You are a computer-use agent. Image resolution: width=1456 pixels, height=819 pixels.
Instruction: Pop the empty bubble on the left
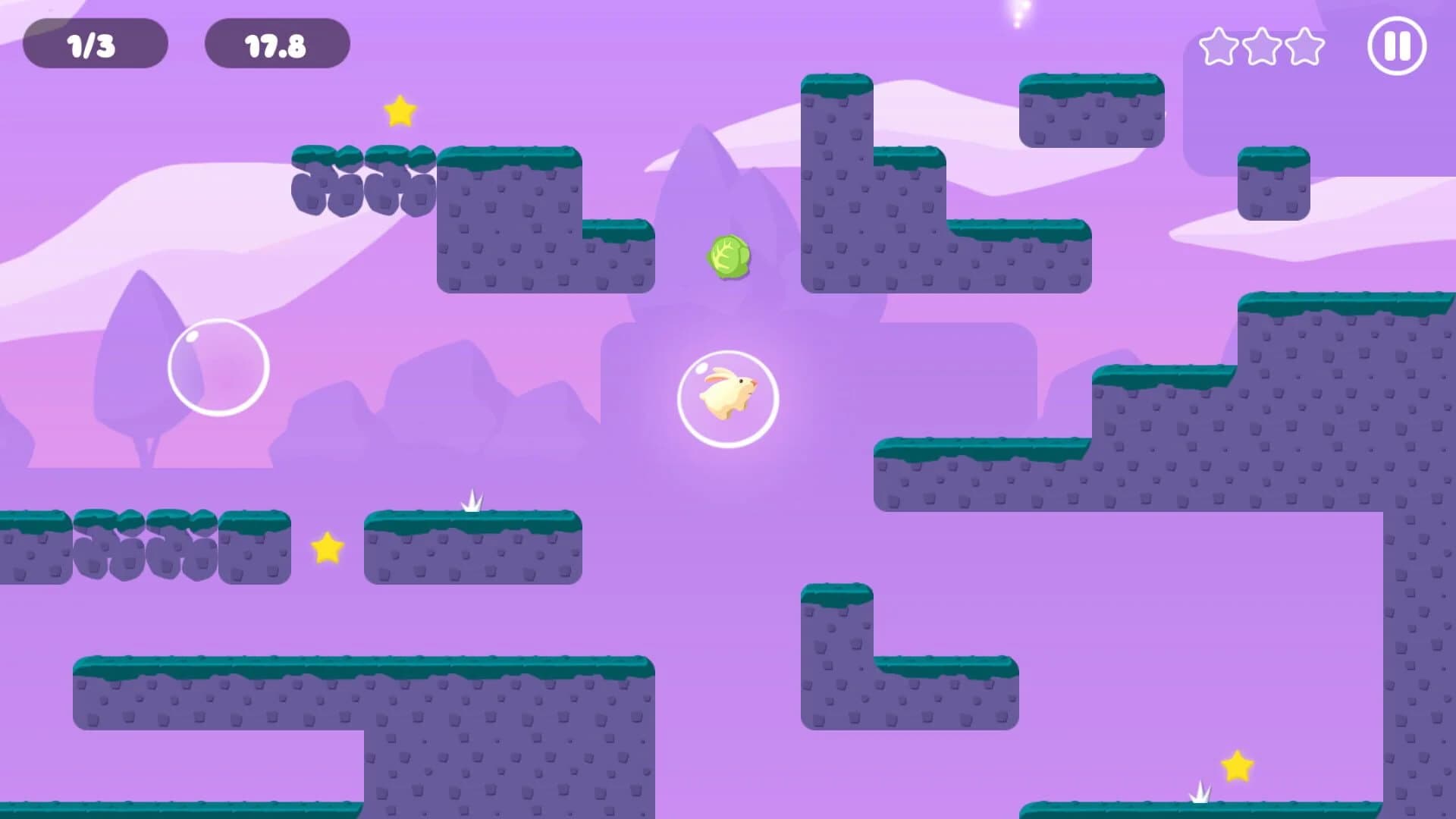pyautogui.click(x=218, y=367)
